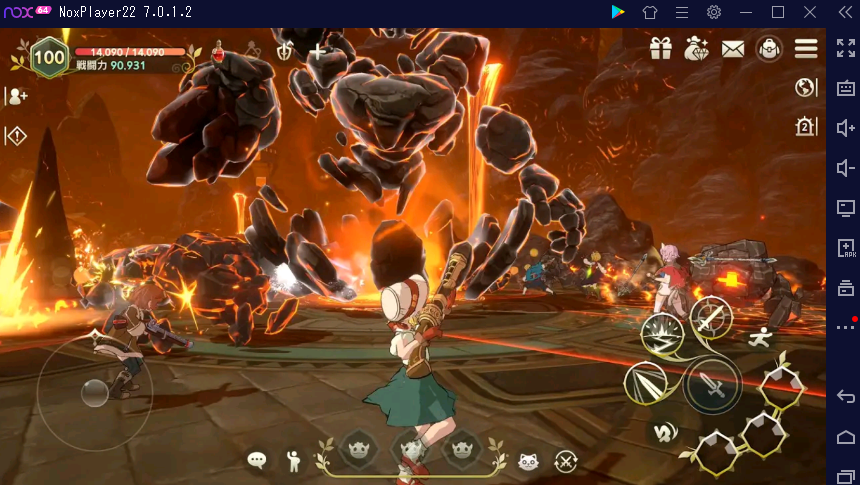The height and width of the screenshot is (485, 860).
Task: Open the backpack inventory icon
Action: tap(769, 48)
